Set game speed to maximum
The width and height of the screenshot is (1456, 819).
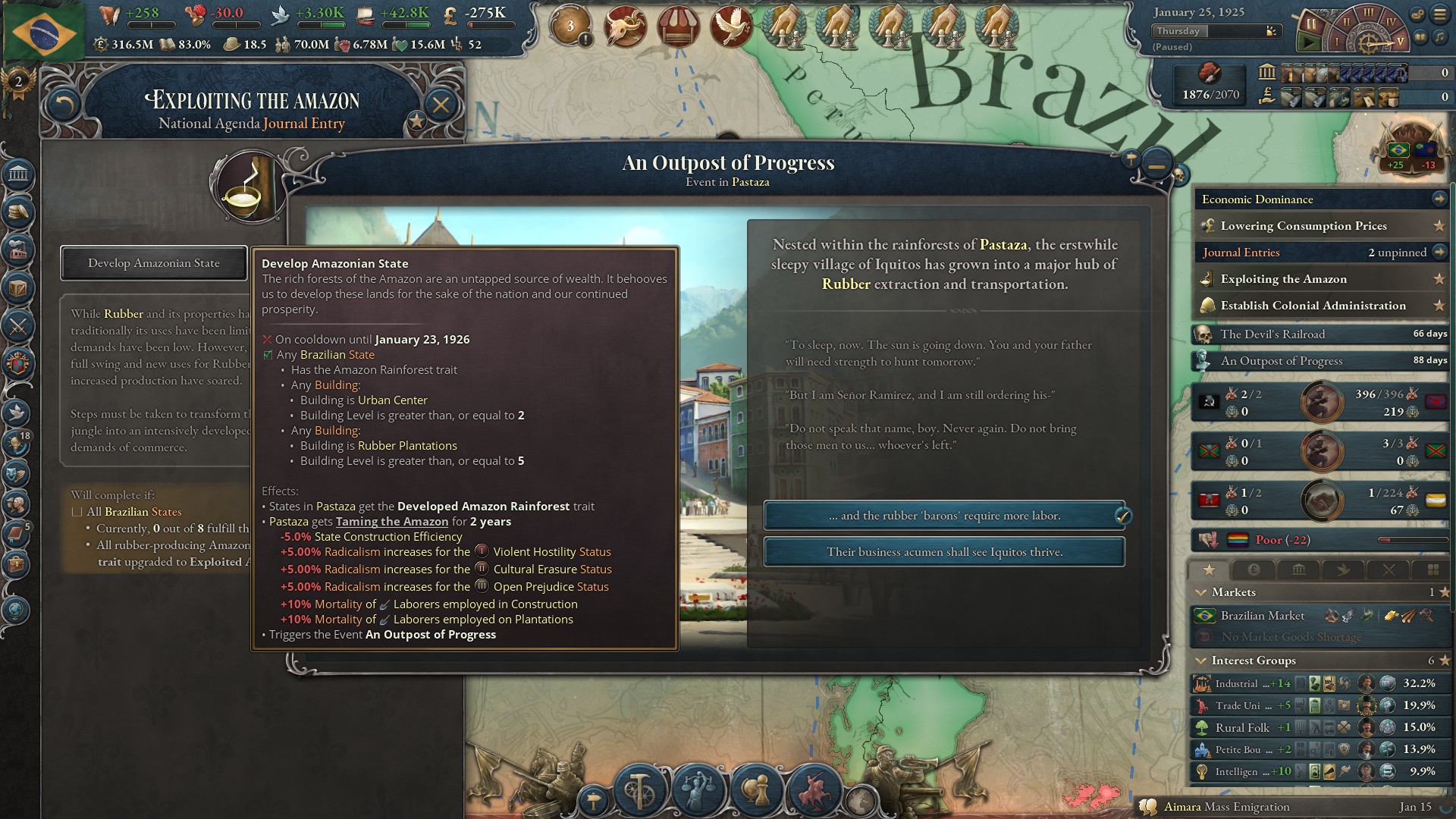click(1400, 42)
